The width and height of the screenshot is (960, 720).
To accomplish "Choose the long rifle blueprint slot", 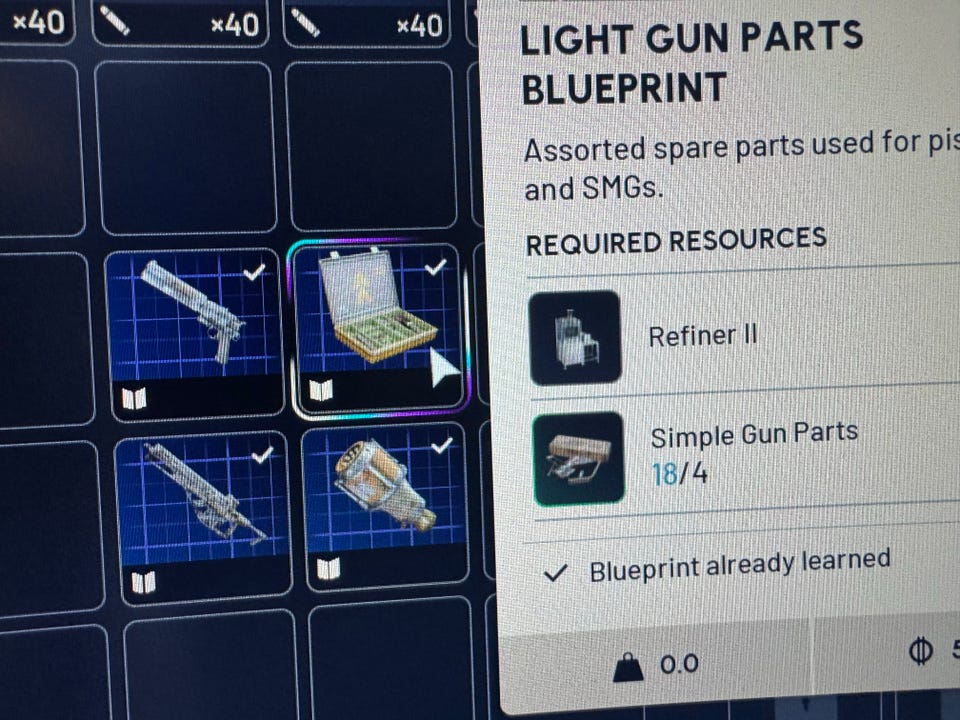I will tap(204, 515).
